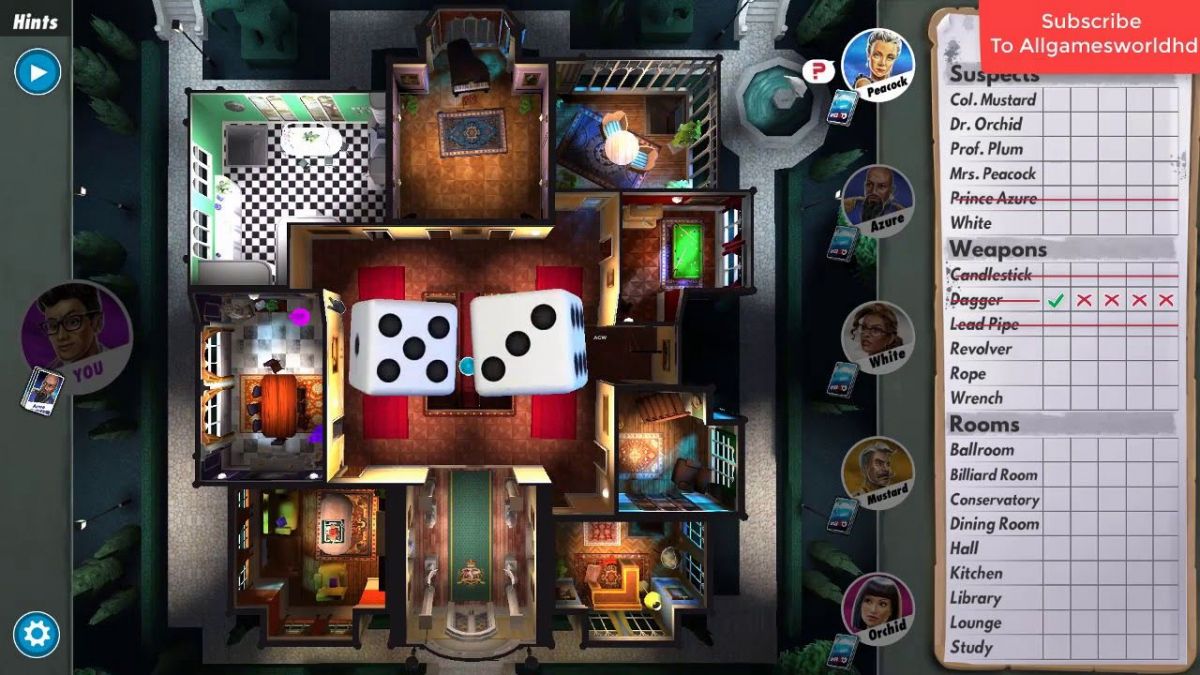This screenshot has height=675, width=1200.
Task: Mark the Kitchen room row
Action: 976,573
